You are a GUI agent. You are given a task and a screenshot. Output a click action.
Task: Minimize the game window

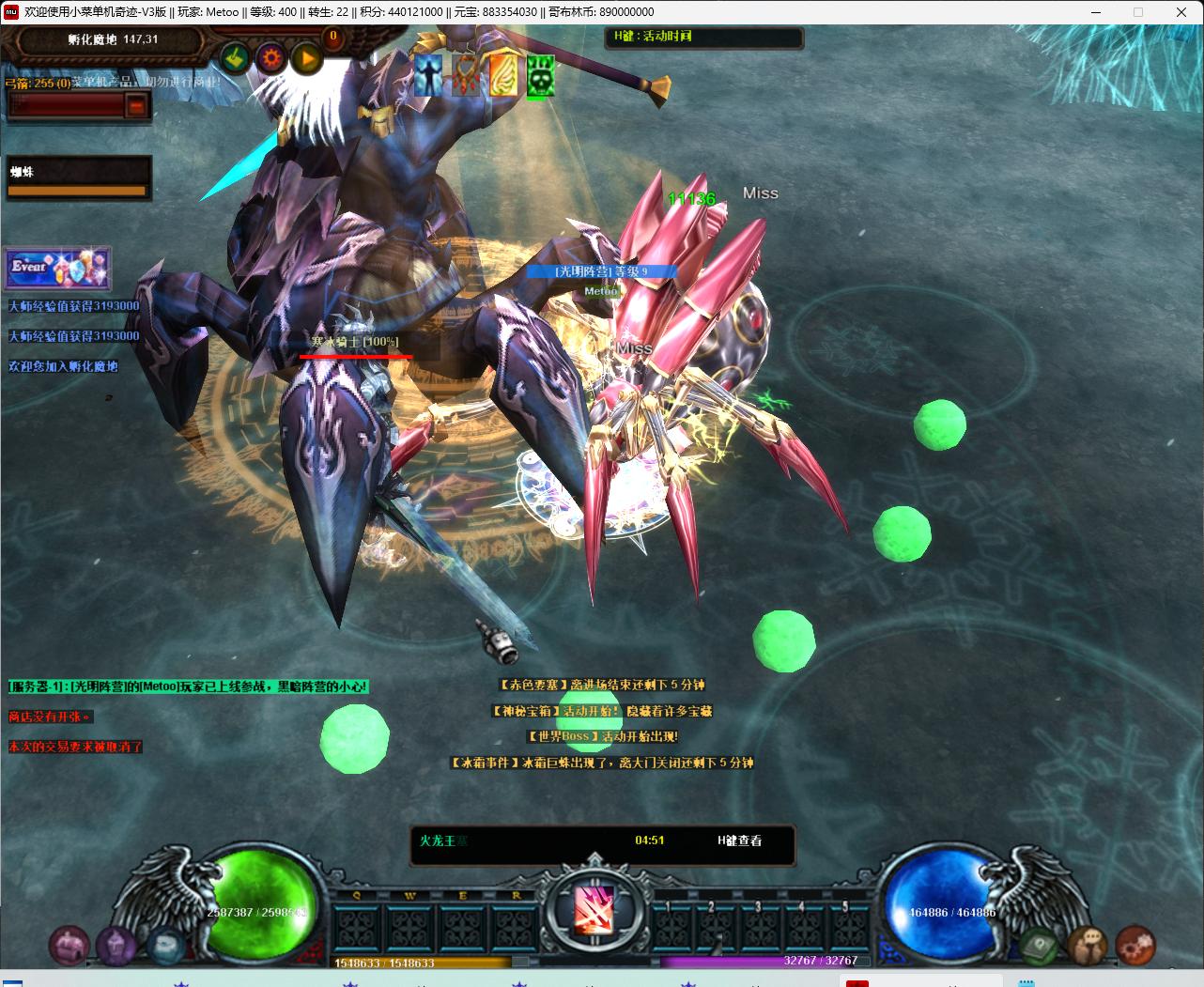pyautogui.click(x=1095, y=12)
